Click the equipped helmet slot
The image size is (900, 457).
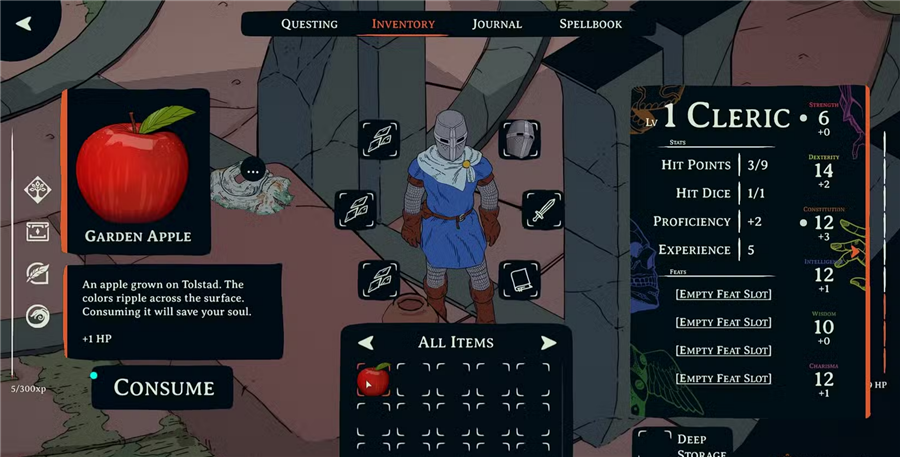[519, 140]
